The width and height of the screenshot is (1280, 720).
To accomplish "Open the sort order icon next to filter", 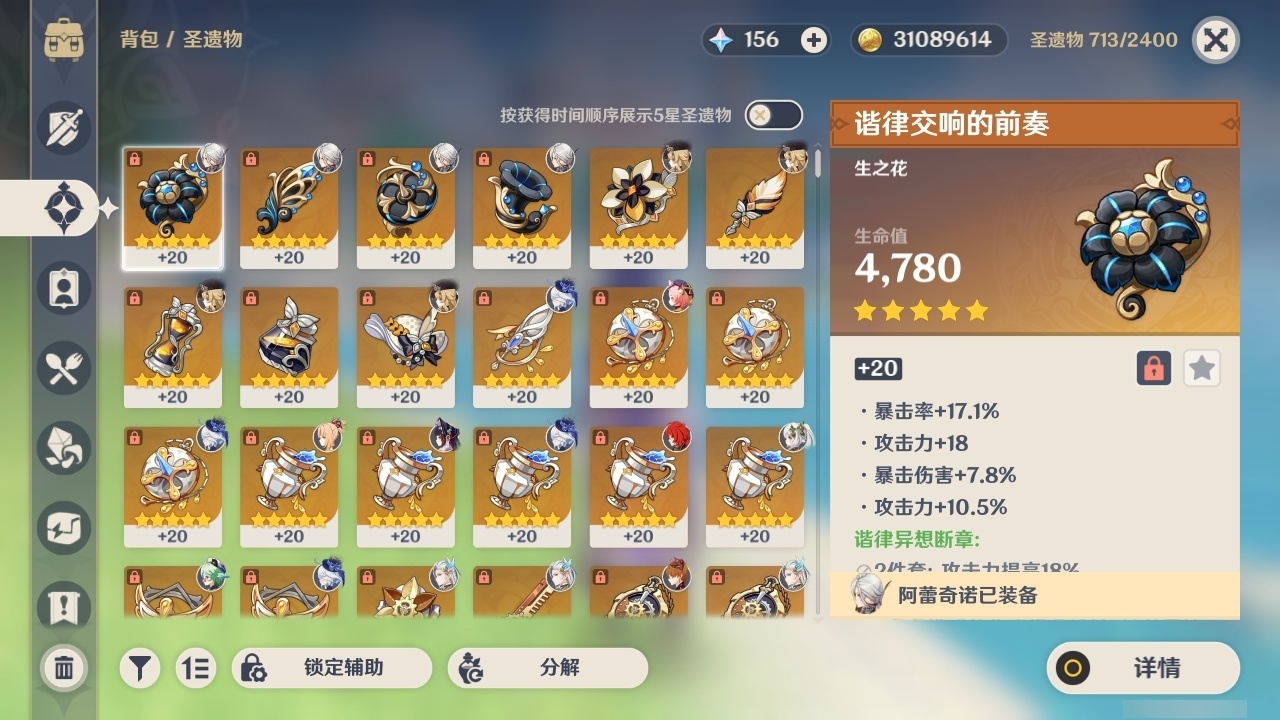I will pyautogui.click(x=196, y=667).
